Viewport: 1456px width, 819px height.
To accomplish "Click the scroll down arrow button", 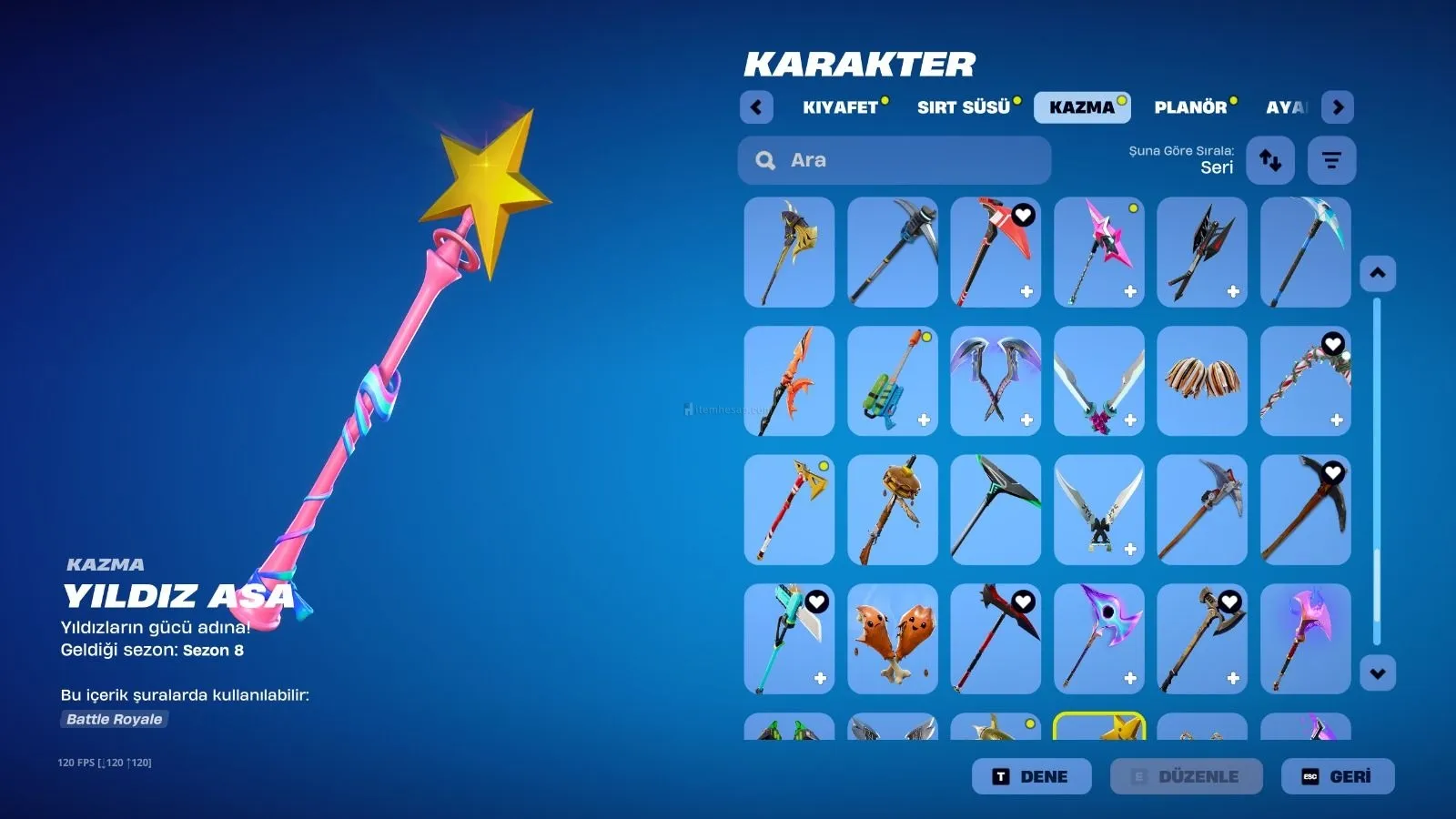I will point(1378,673).
